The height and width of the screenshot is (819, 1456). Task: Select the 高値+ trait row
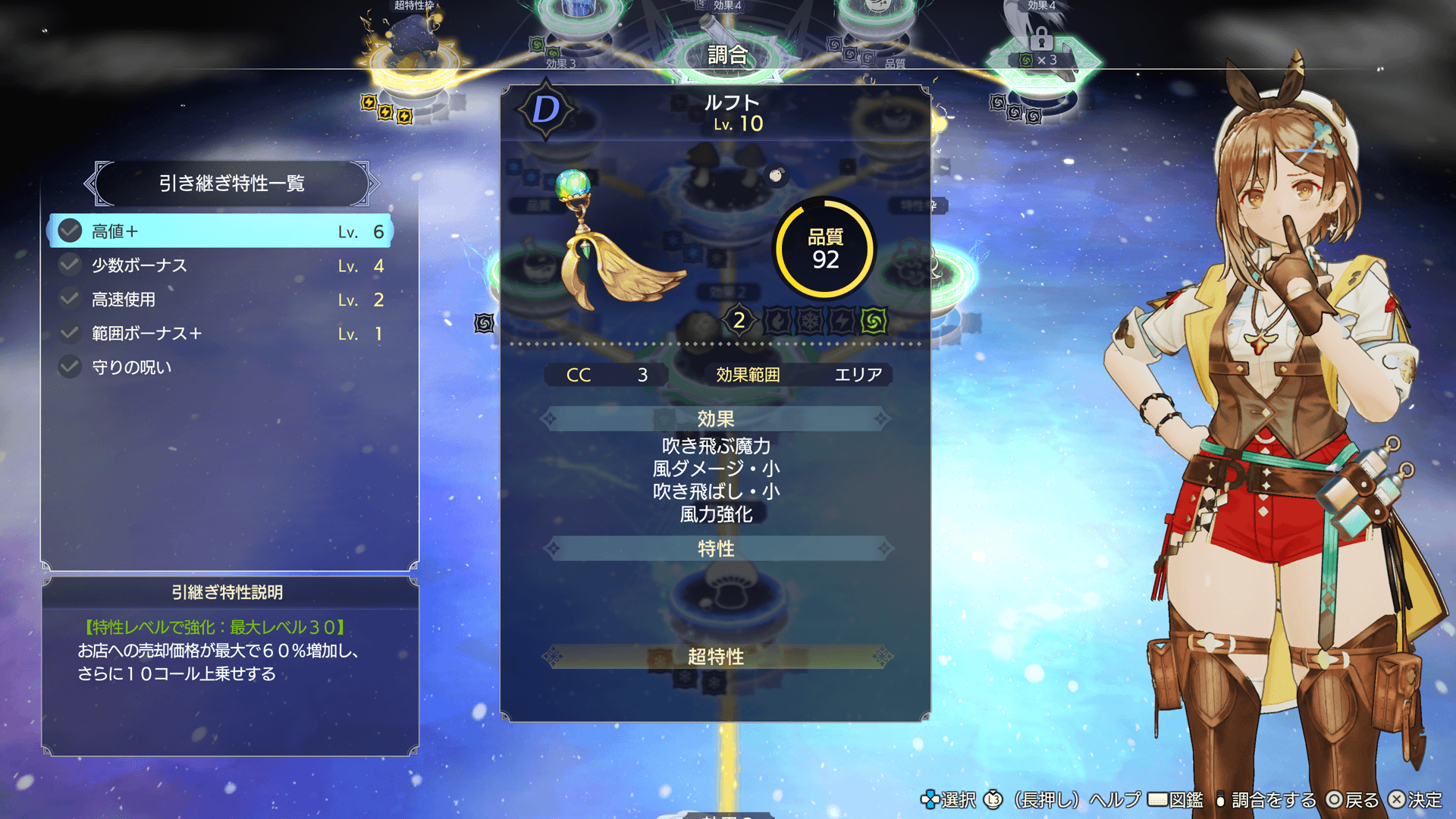(220, 231)
